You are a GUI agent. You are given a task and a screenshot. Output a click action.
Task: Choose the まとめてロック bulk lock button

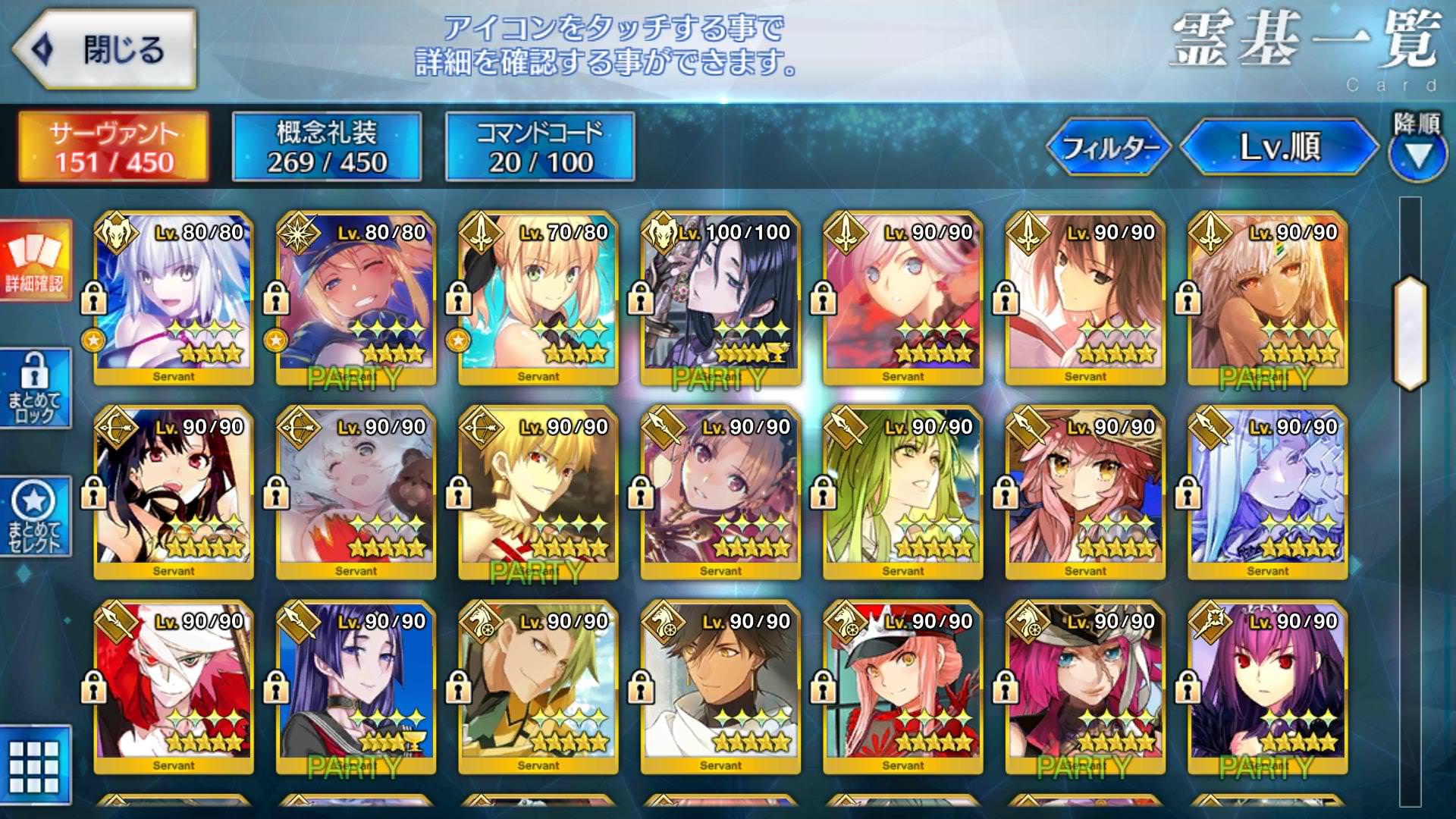tap(35, 388)
